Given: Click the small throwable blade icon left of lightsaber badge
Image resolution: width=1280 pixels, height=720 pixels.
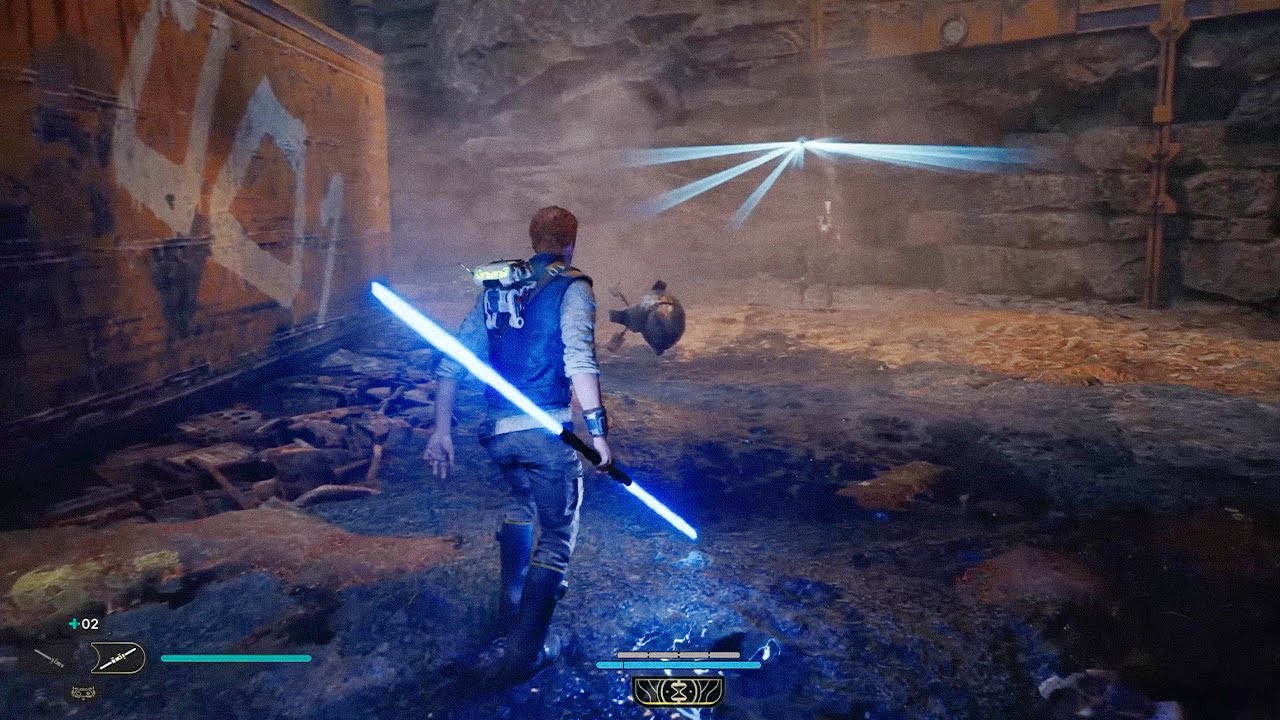Looking at the screenshot, I should 50,657.
